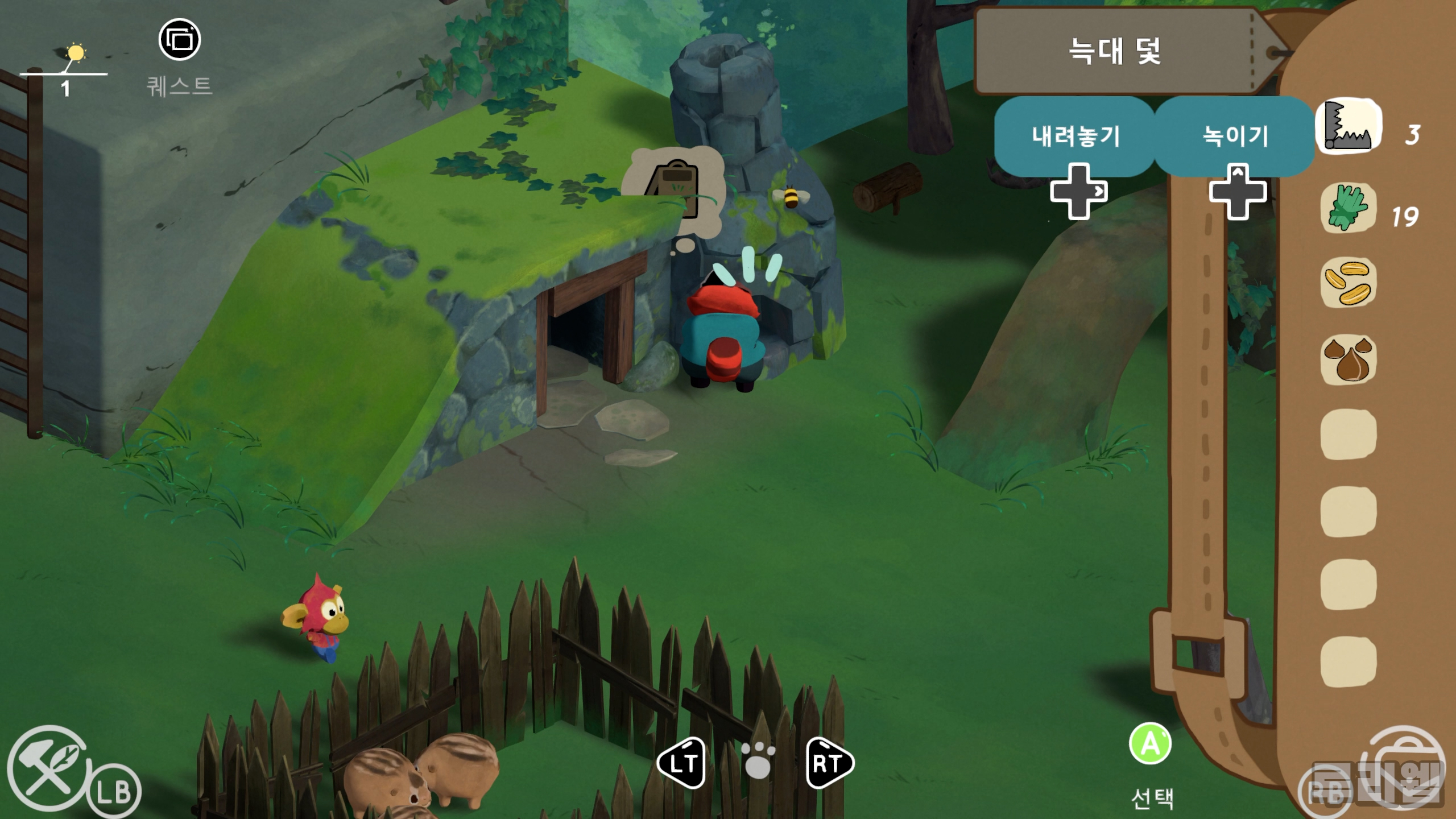Choose the 녹이기 action button

pos(1235,136)
